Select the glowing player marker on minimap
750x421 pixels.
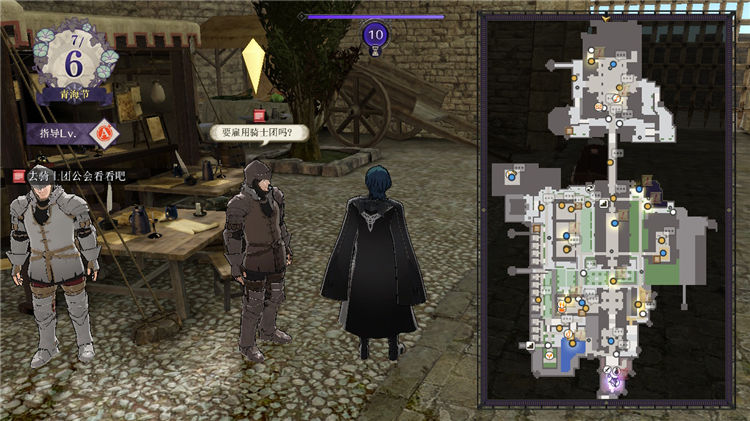click(614, 380)
